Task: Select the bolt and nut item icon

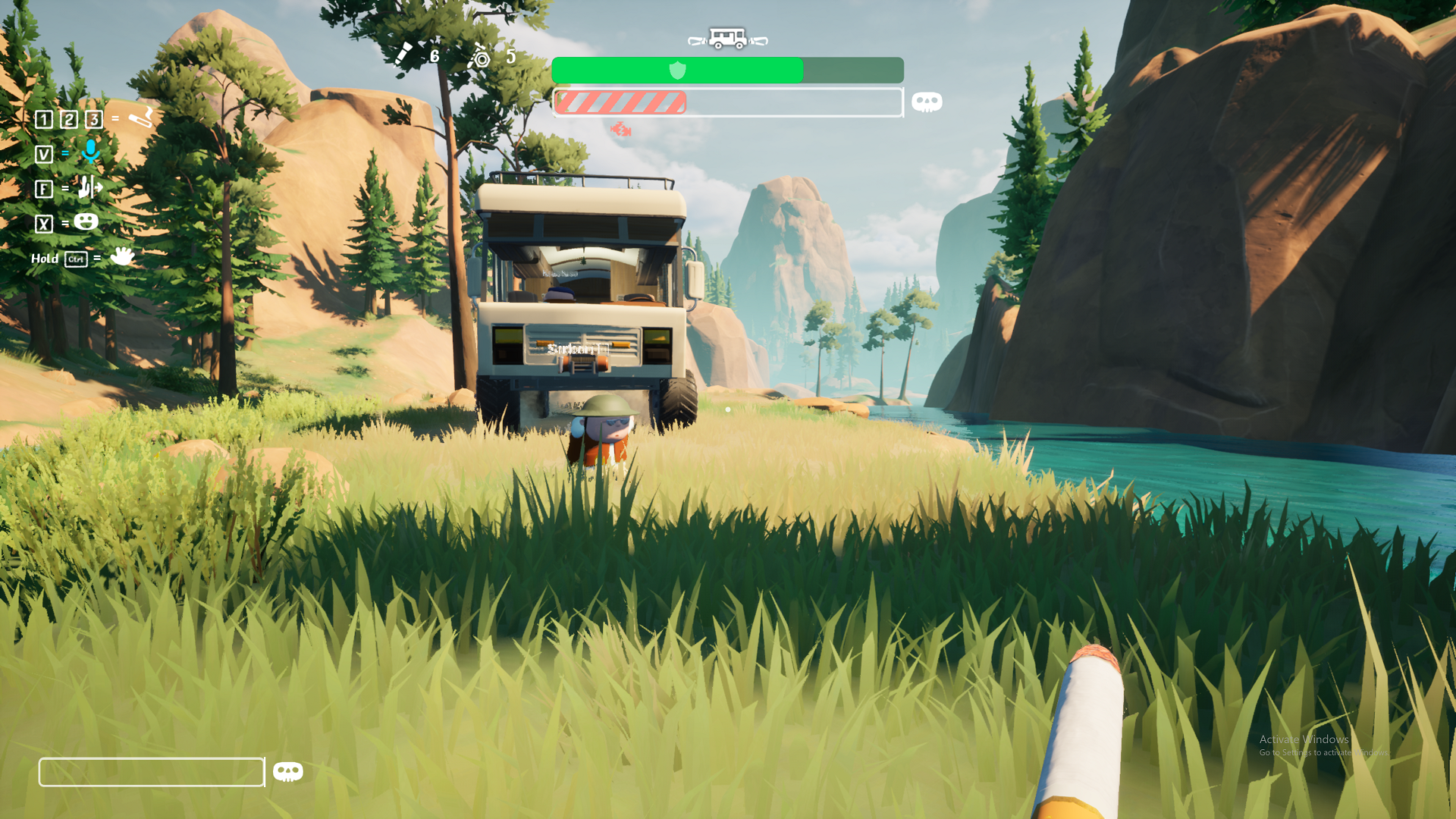Action: [x=479, y=56]
